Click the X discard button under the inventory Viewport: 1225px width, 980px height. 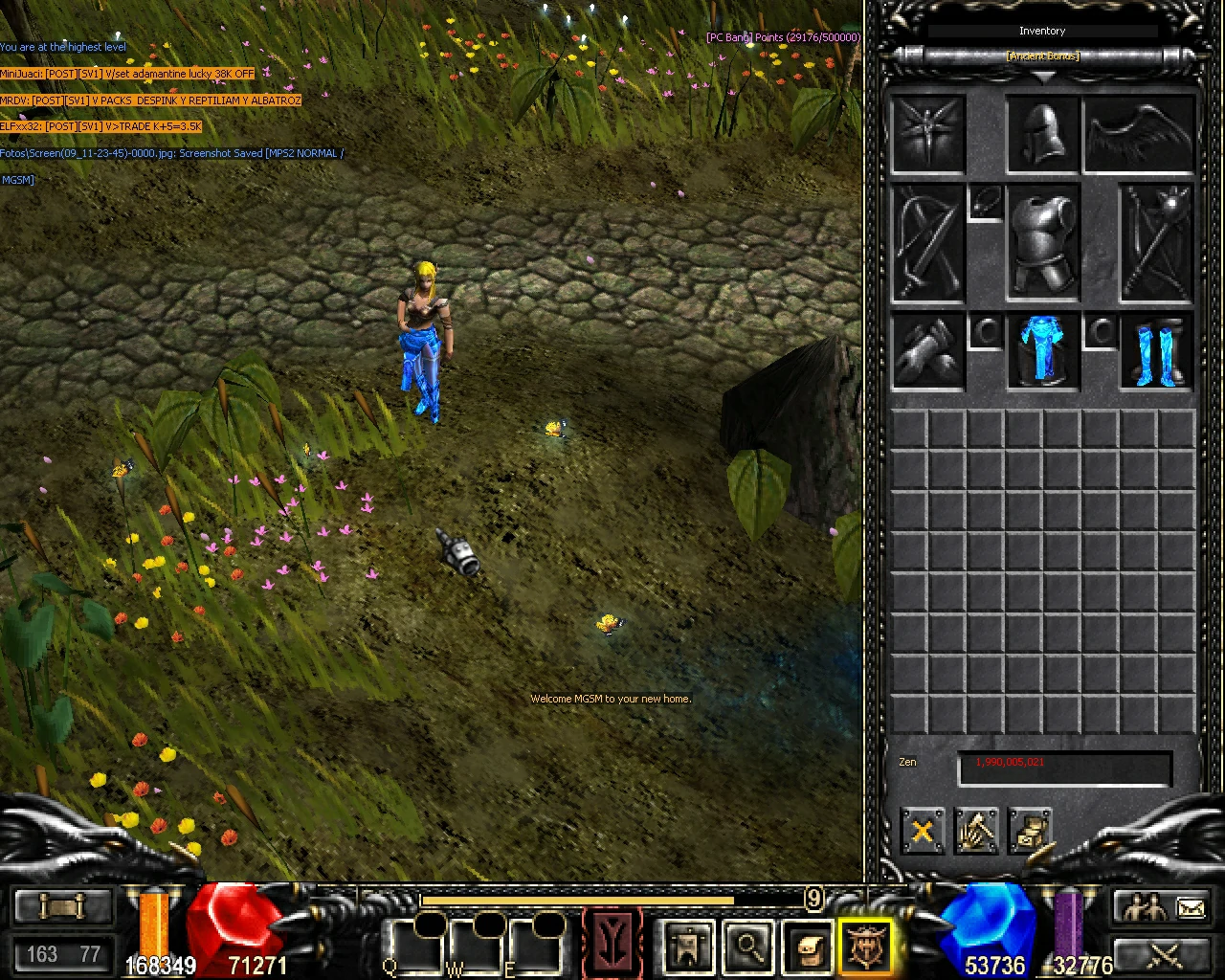[x=922, y=831]
